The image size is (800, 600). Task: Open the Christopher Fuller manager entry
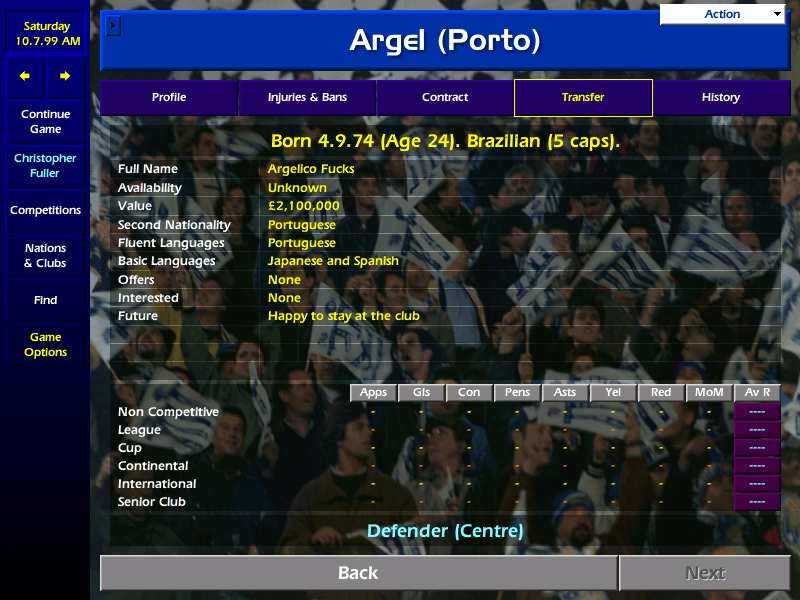tap(45, 166)
